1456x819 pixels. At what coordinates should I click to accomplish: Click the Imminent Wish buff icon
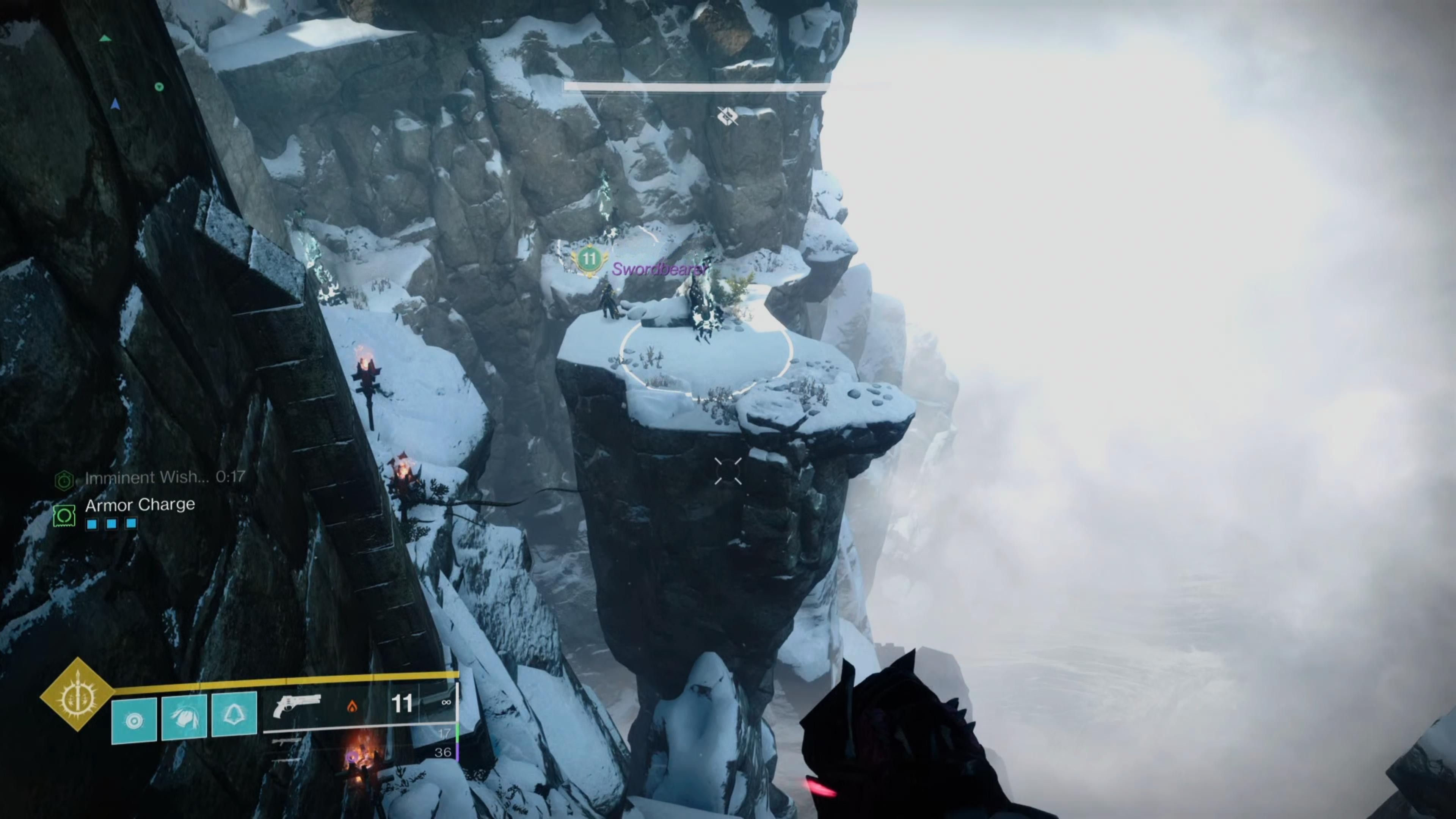tap(64, 480)
